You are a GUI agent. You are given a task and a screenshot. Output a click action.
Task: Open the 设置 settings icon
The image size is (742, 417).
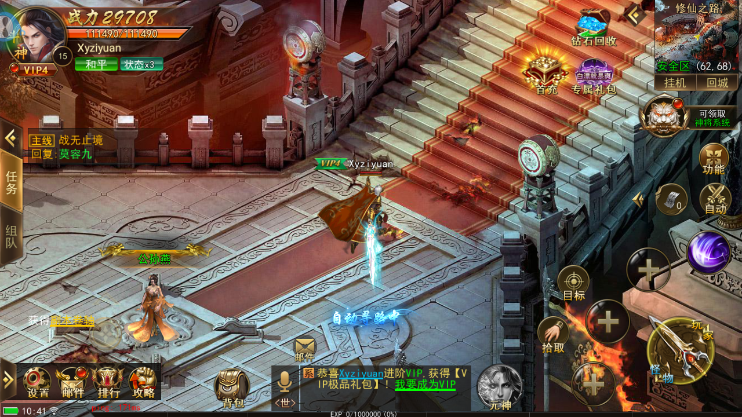point(37,382)
